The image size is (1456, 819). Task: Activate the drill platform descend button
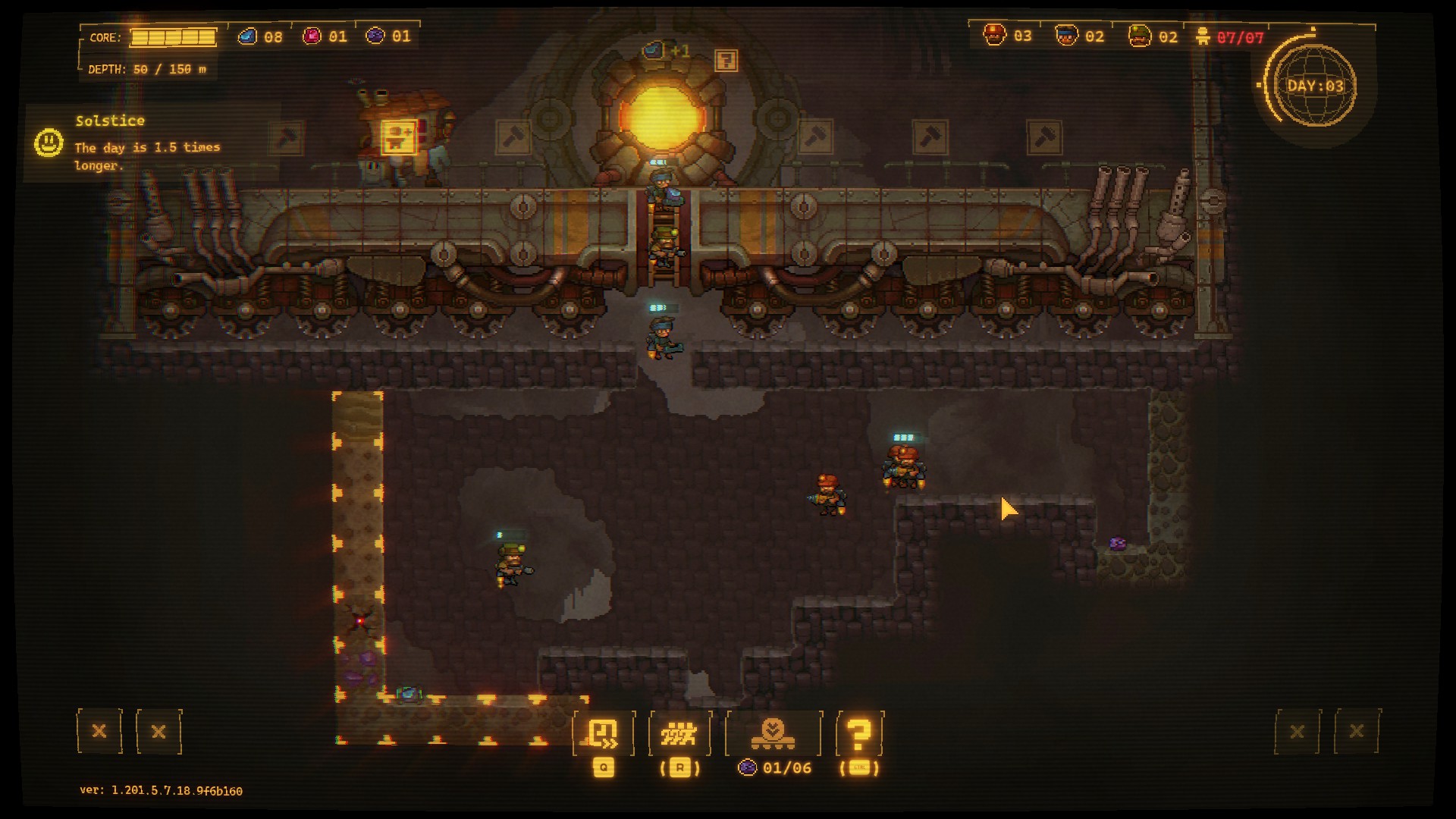point(773,733)
